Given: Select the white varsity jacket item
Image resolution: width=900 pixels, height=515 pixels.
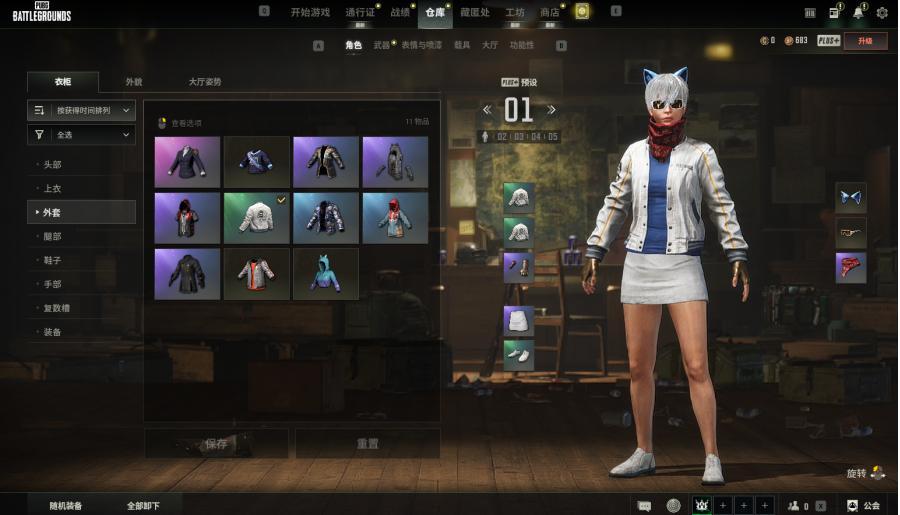Looking at the screenshot, I should click(256, 218).
